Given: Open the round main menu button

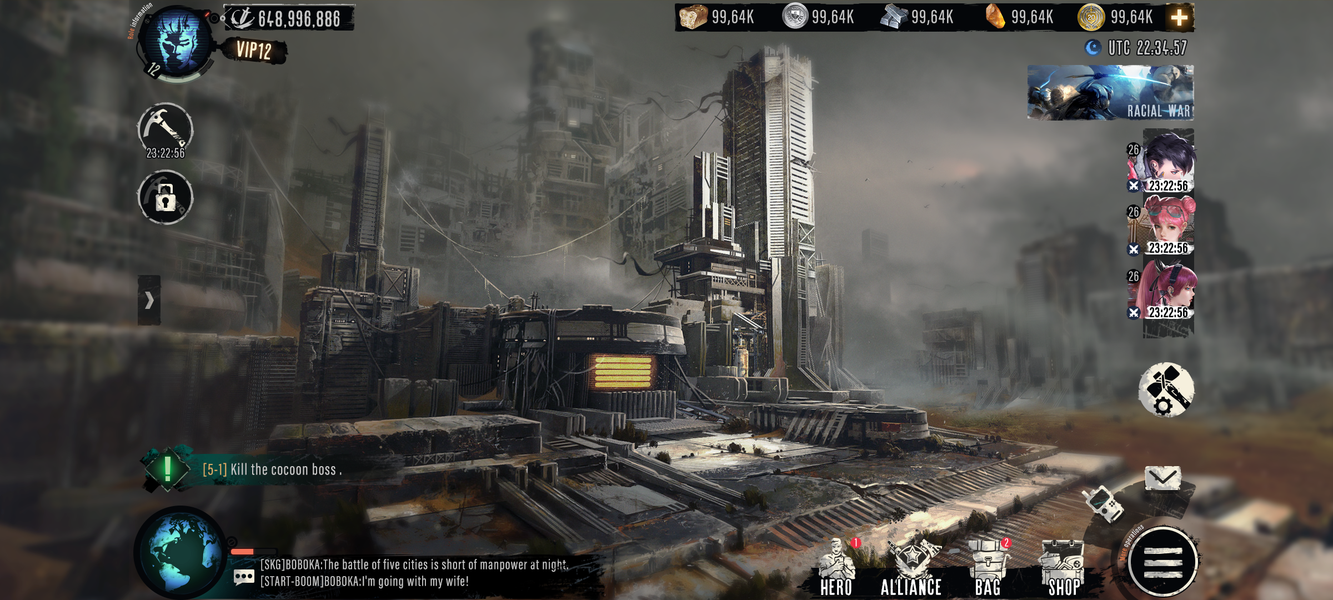Looking at the screenshot, I should pyautogui.click(x=1162, y=562).
